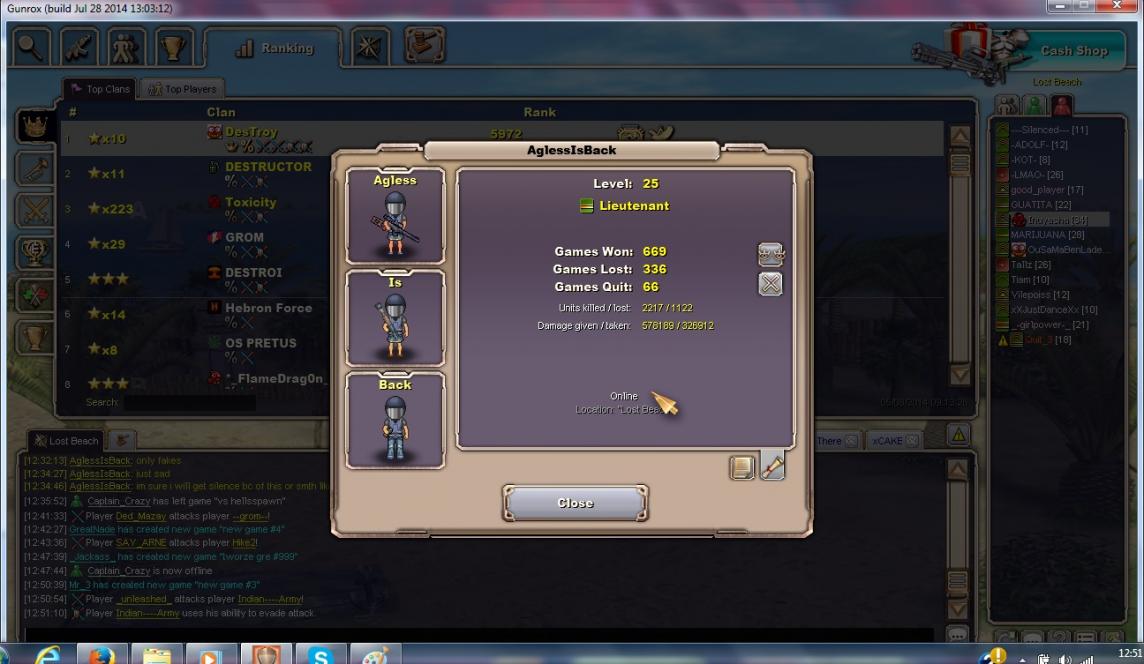
Task: Open the Cash Shop
Action: (1073, 50)
